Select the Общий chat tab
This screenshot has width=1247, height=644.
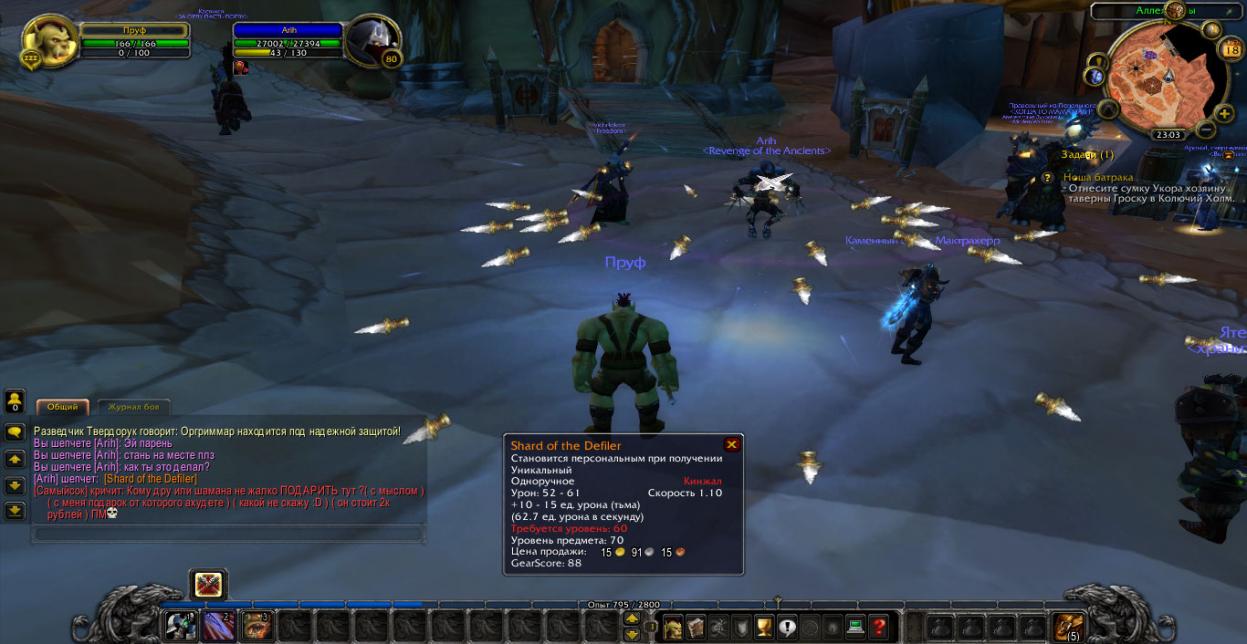63,407
